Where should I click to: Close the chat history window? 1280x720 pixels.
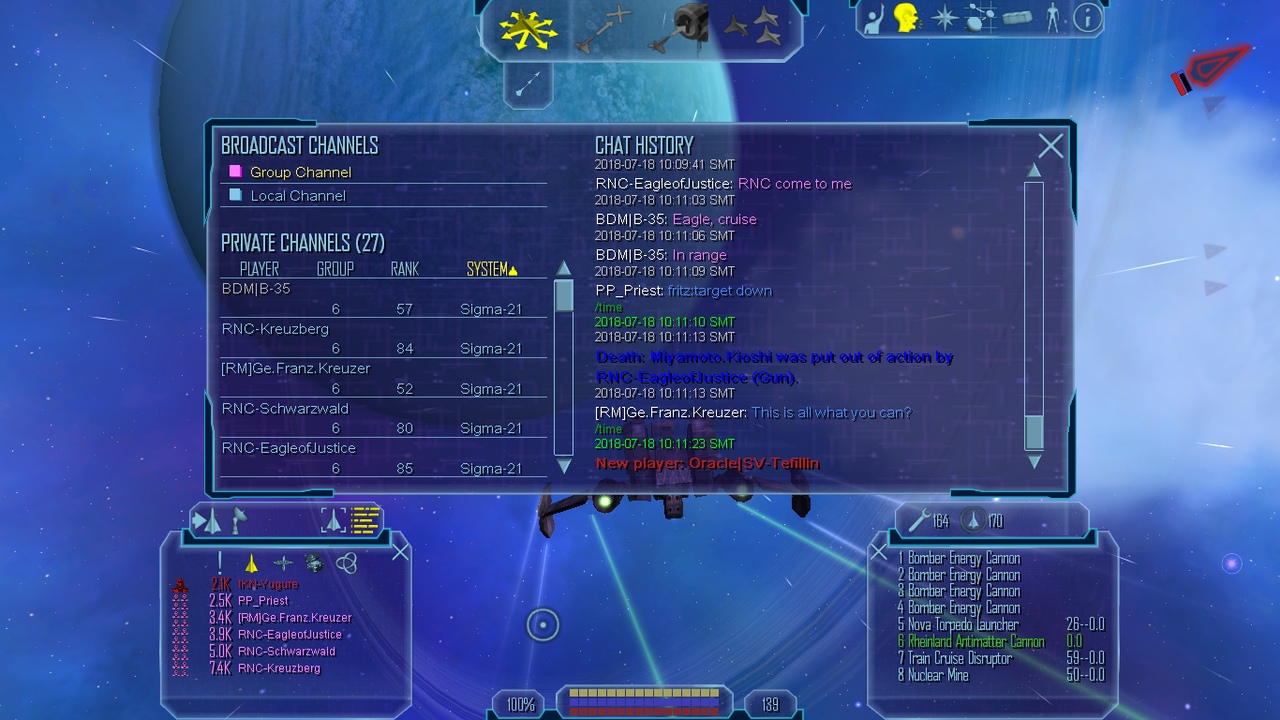click(x=1050, y=146)
